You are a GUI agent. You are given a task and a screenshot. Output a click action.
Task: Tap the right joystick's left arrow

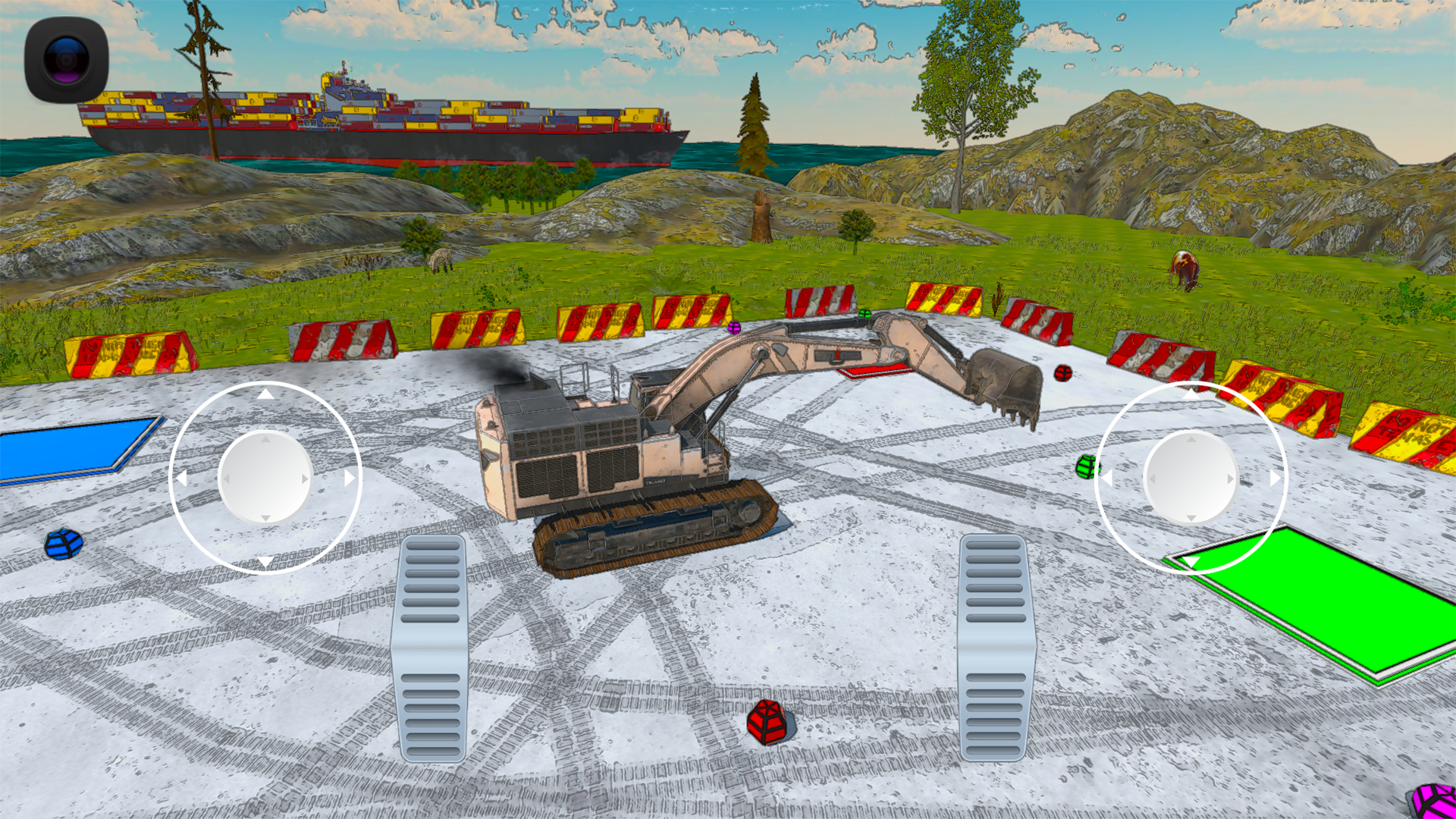pos(1106,479)
